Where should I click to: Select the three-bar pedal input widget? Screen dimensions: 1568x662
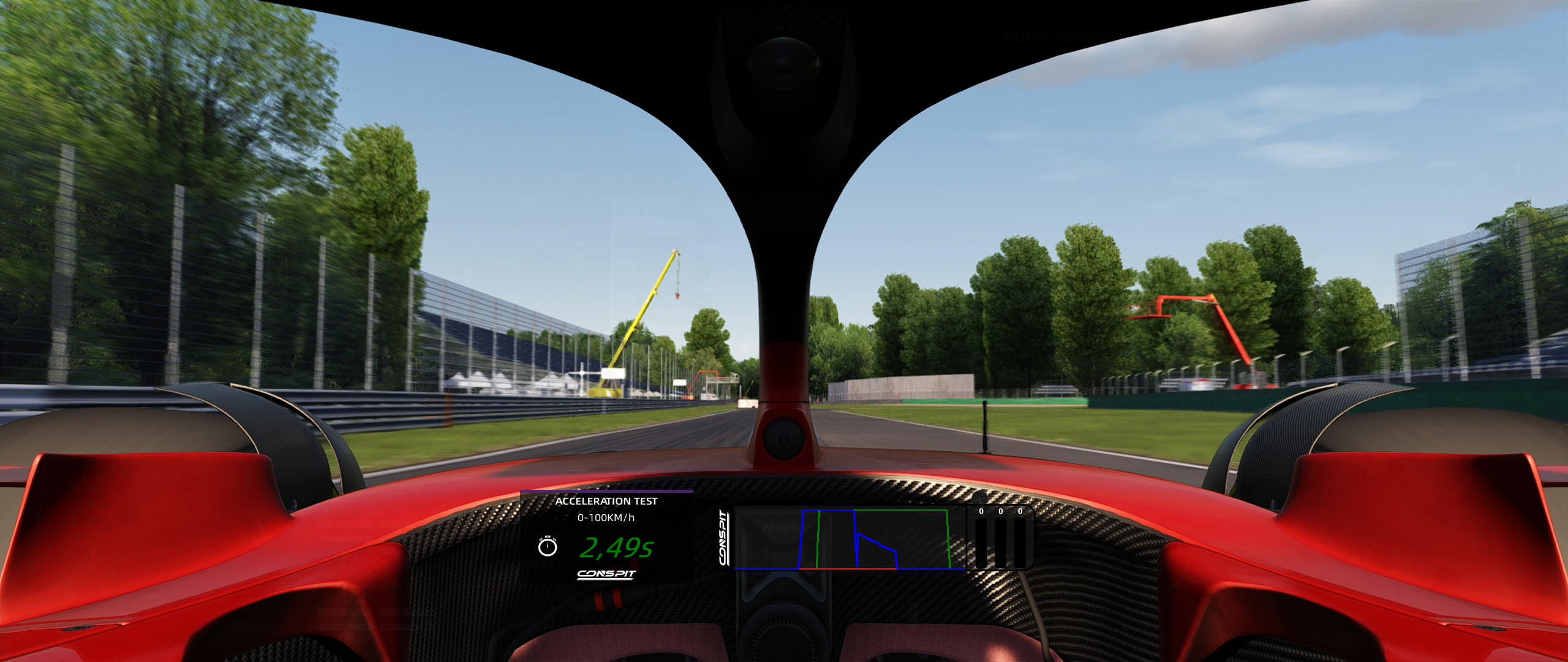pyautogui.click(x=1000, y=538)
